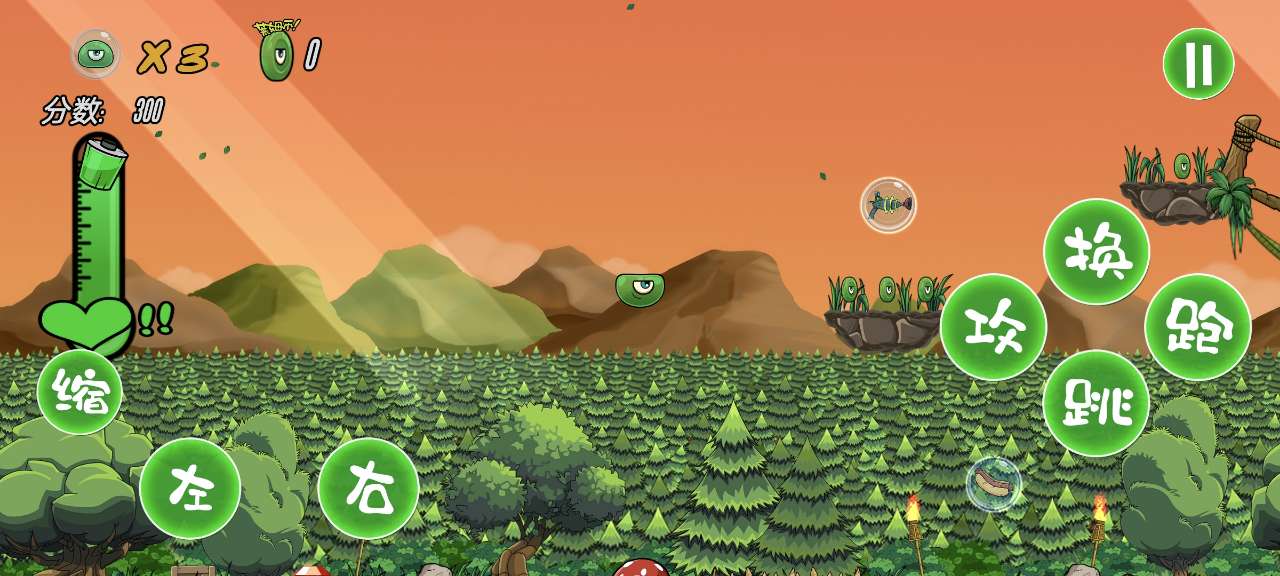Shrink using the 缩 button
This screenshot has width=1280, height=576.
coord(80,392)
